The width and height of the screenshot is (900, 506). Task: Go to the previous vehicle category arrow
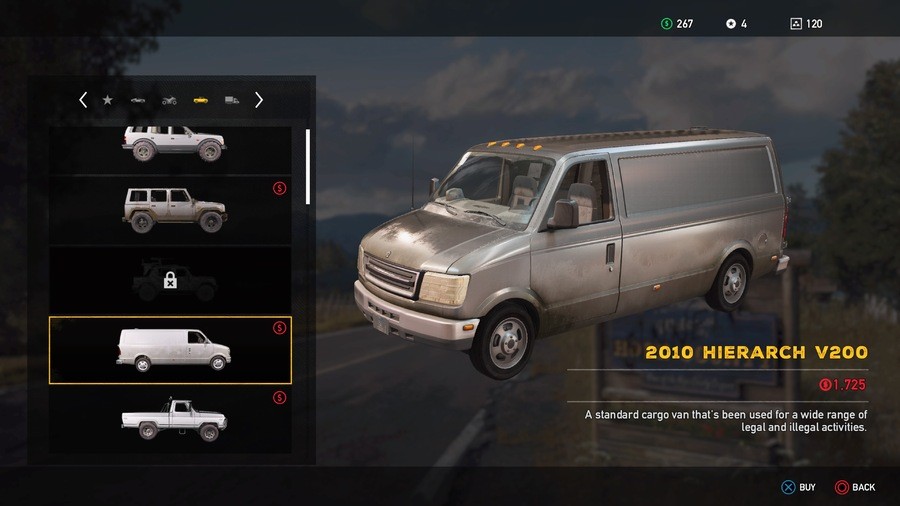(83, 100)
